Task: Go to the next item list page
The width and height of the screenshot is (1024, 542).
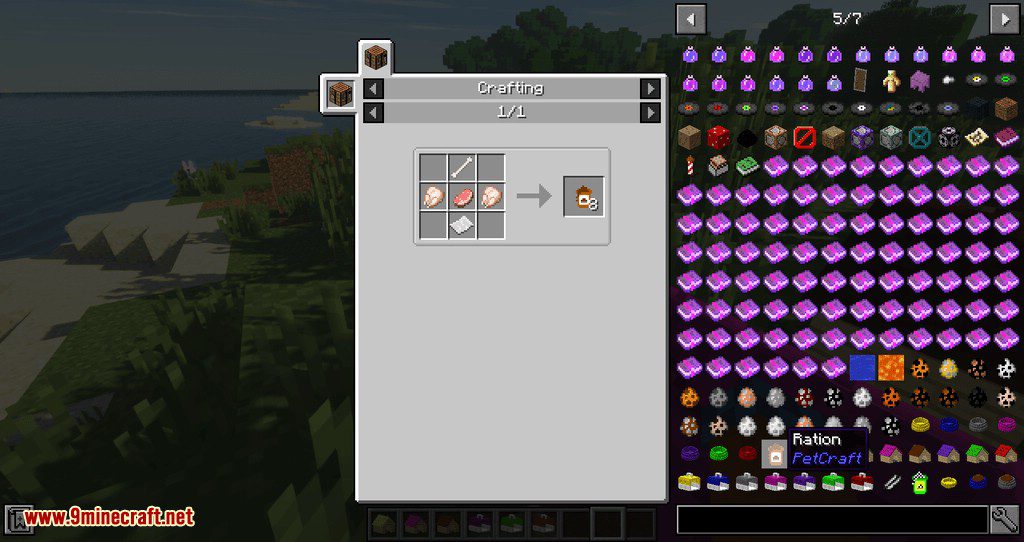Action: pyautogui.click(x=1003, y=18)
